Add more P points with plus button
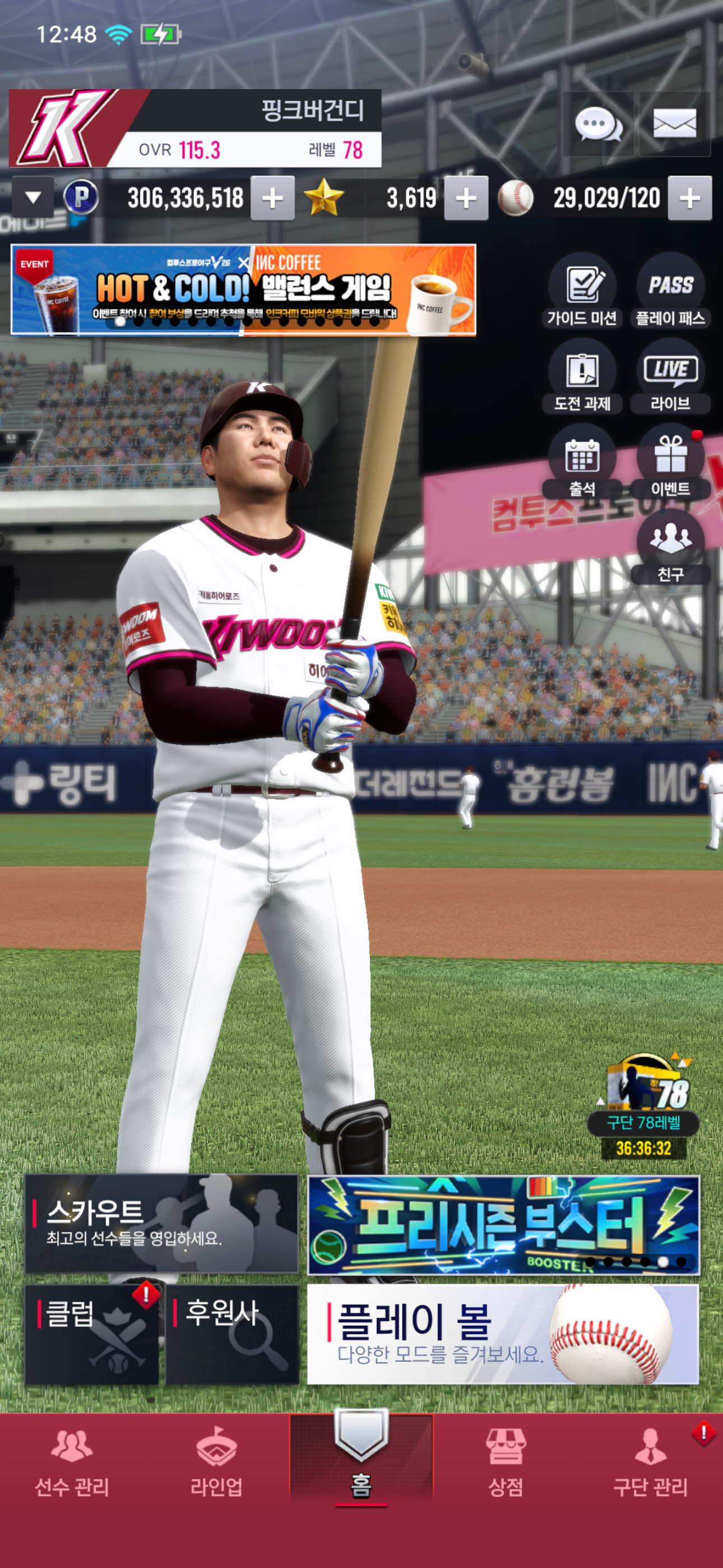723x1568 pixels. 272,198
